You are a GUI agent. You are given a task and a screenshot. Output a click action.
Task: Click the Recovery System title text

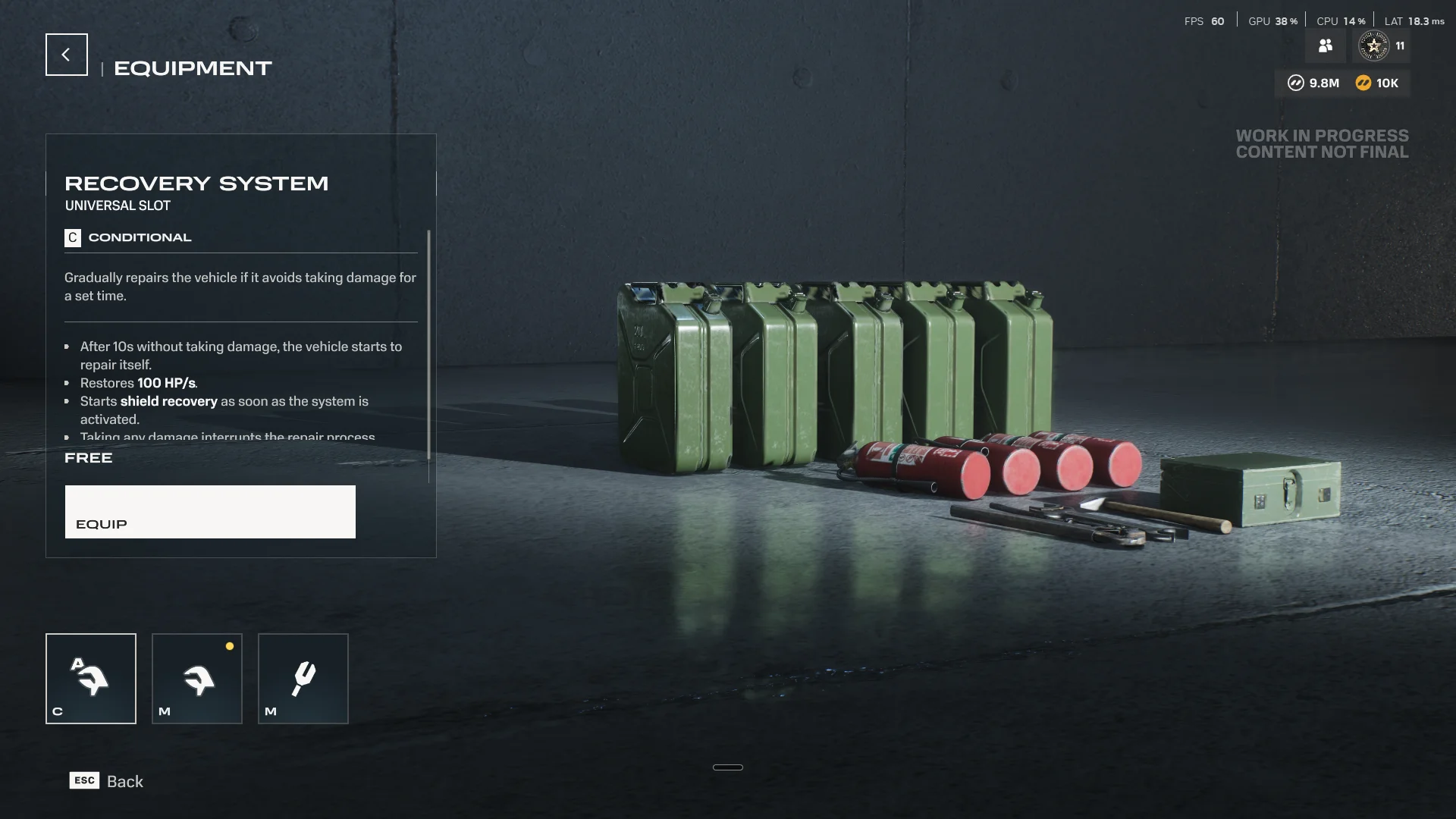tap(196, 183)
